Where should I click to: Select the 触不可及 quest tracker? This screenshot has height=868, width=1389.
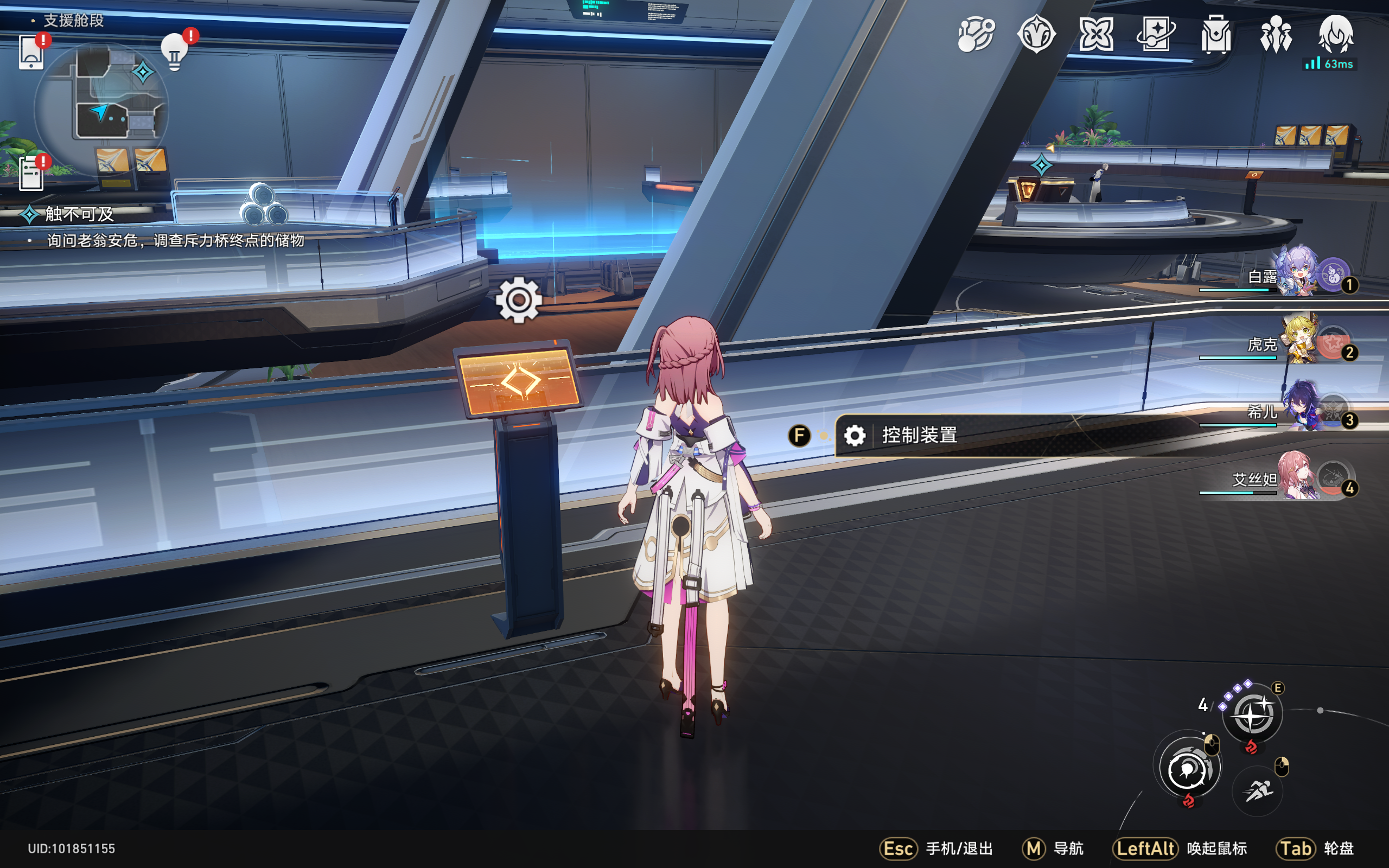click(80, 214)
